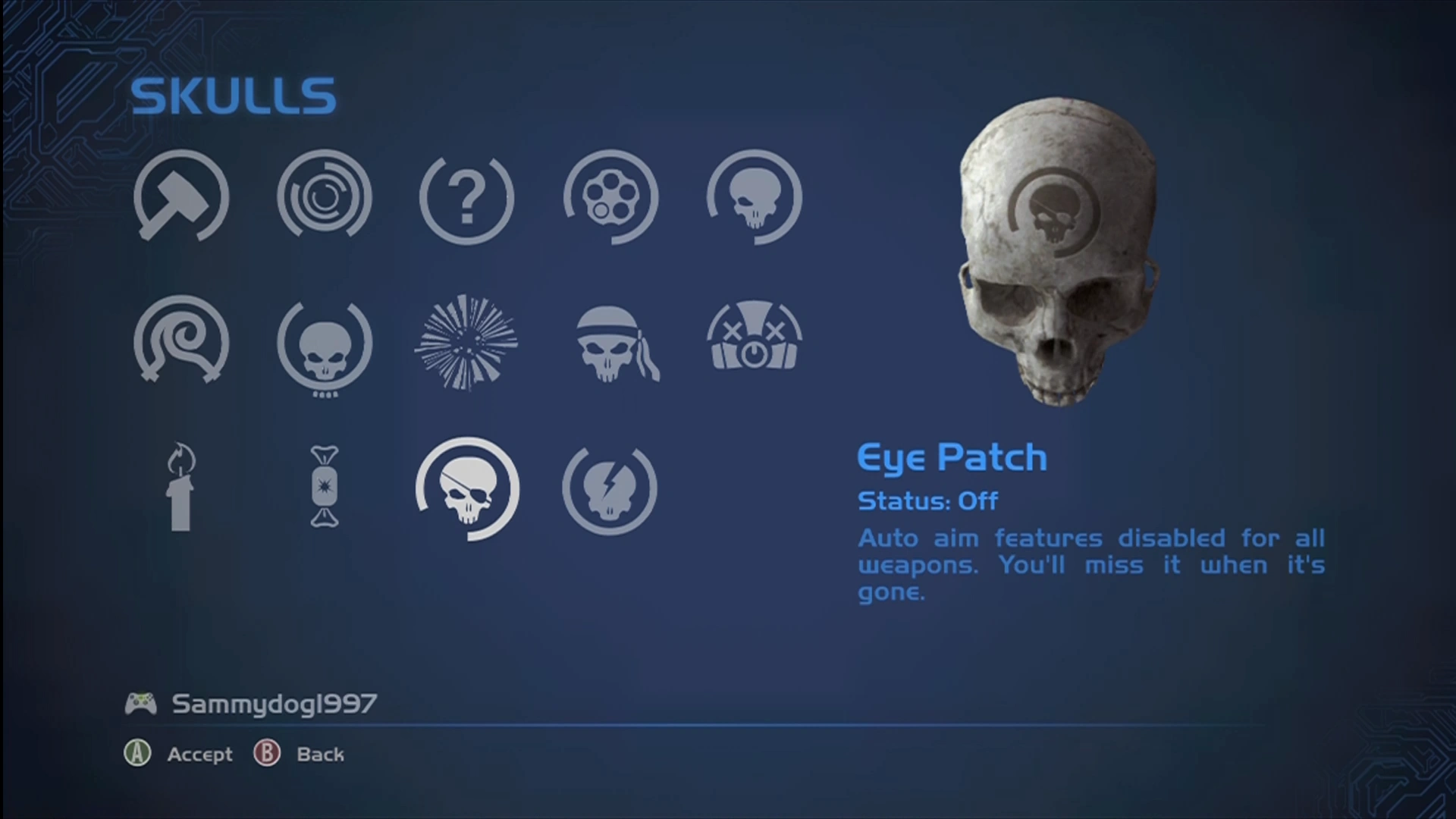Enable the currently highlighted Eye Patch skull
The height and width of the screenshot is (819, 1456).
(466, 491)
